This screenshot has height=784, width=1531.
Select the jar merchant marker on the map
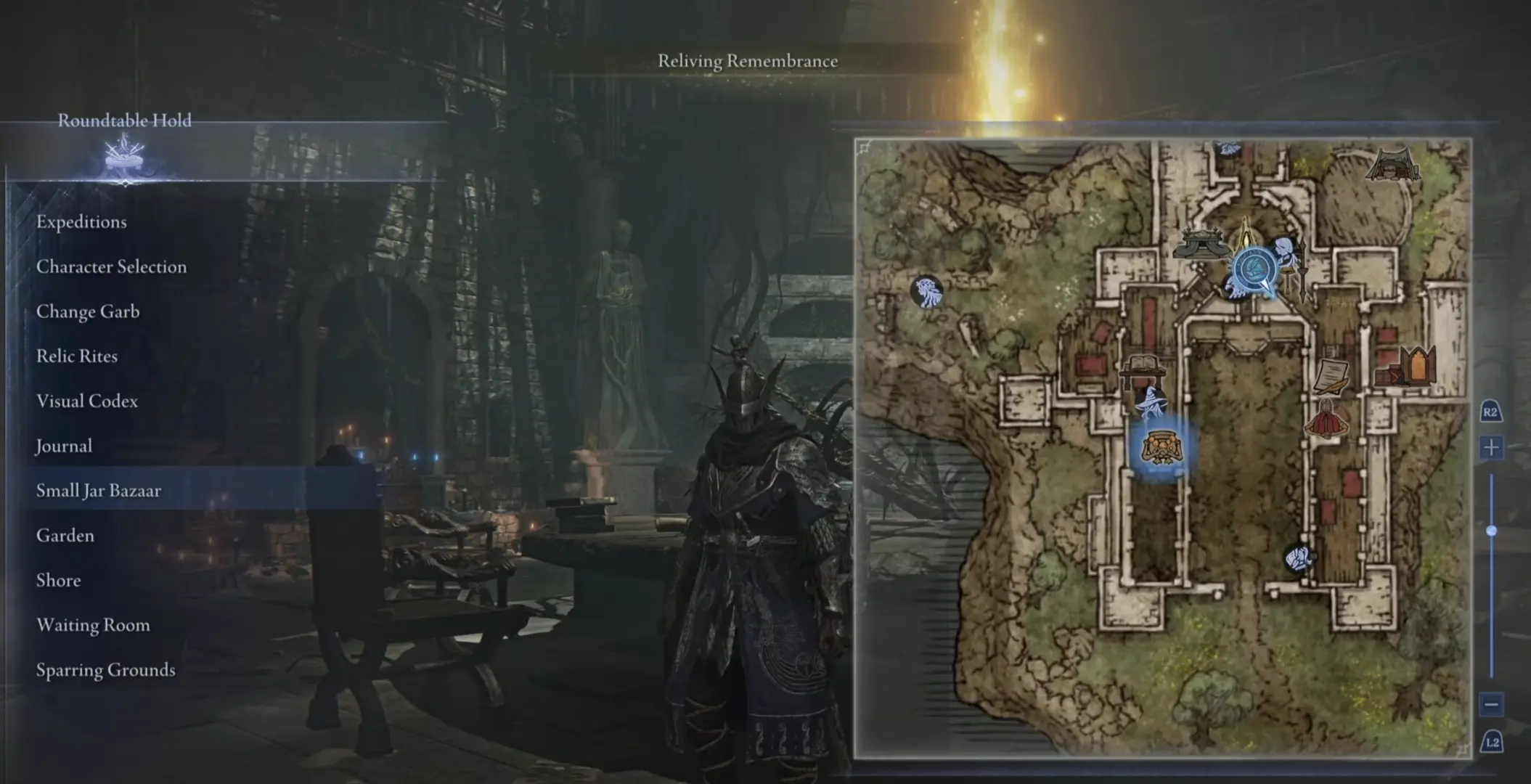click(x=1159, y=446)
